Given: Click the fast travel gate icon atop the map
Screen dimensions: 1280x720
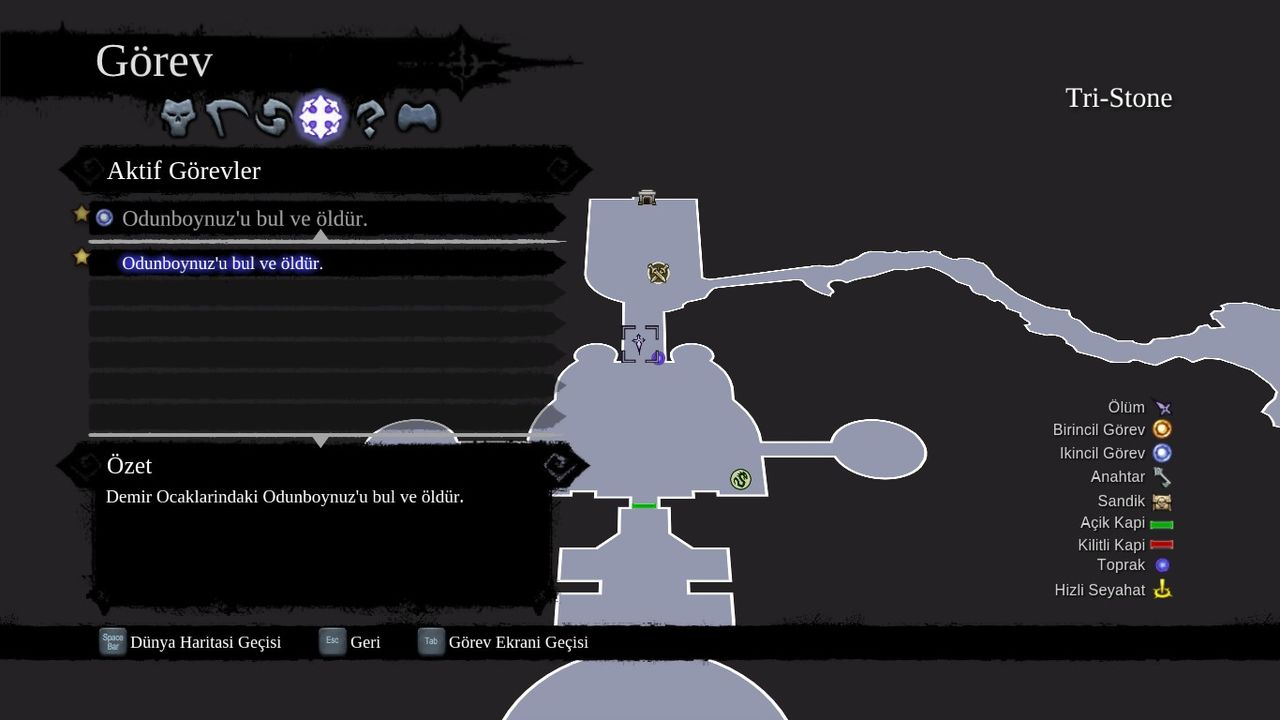Looking at the screenshot, I should coord(648,196).
